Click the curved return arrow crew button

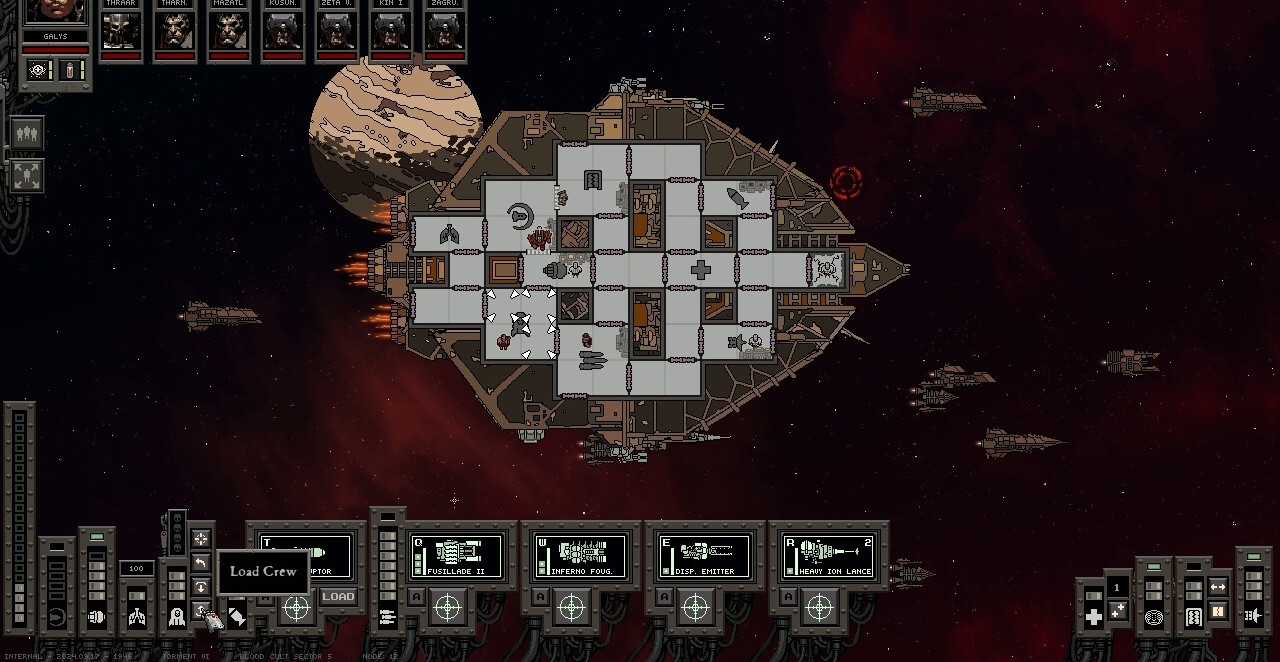201,563
